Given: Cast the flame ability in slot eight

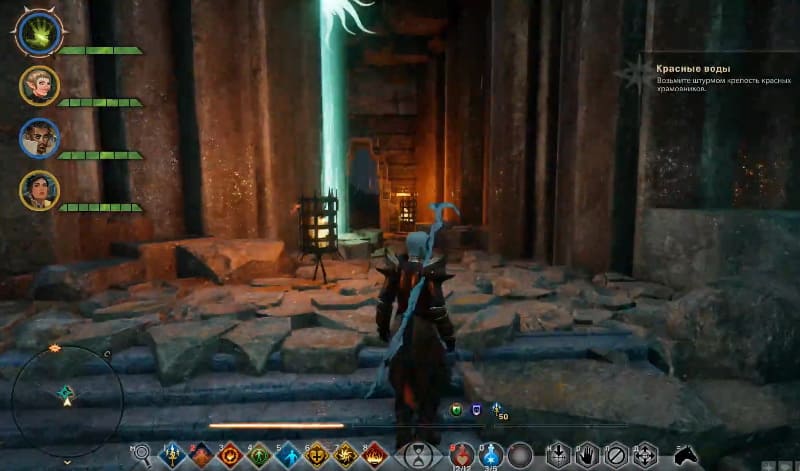Looking at the screenshot, I should [x=375, y=455].
